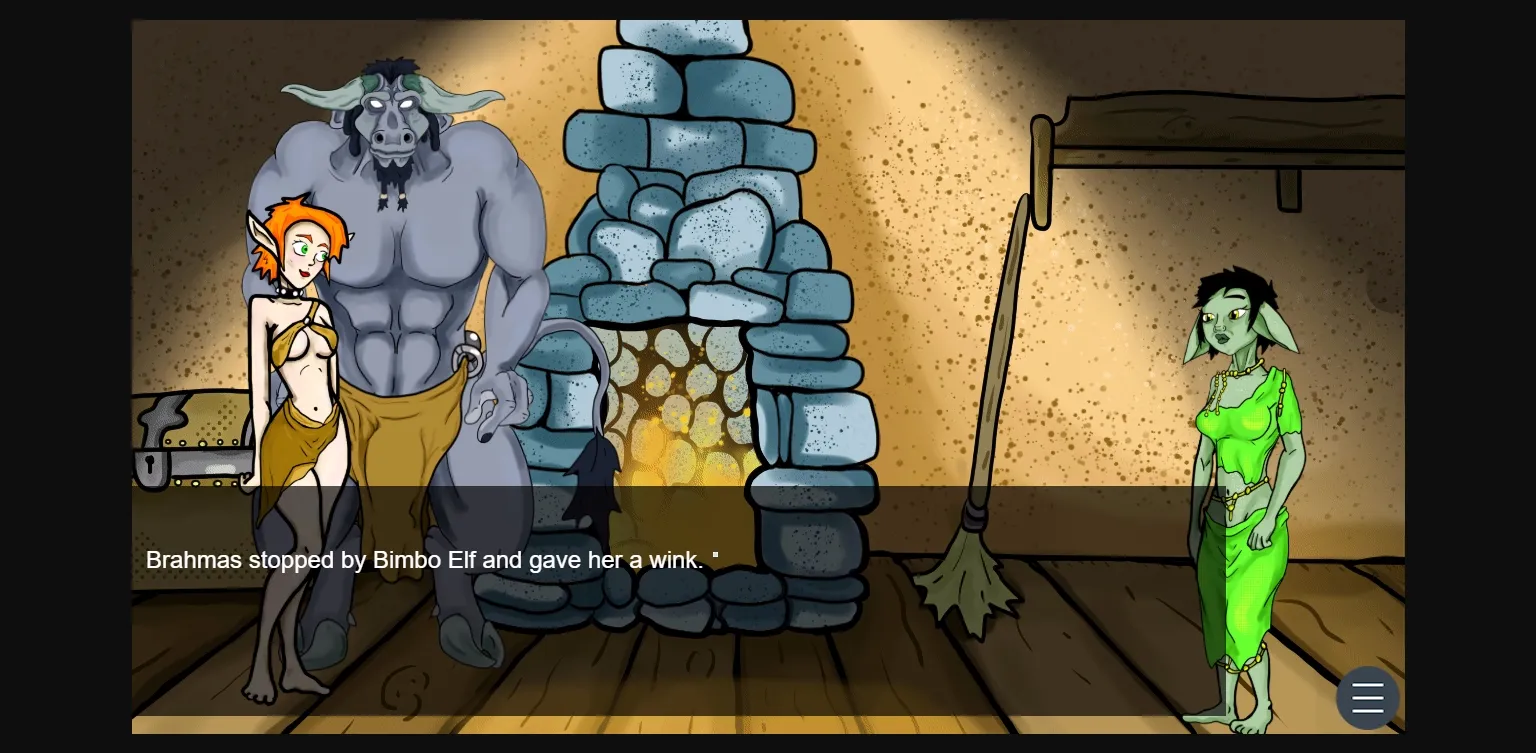The width and height of the screenshot is (1536, 753).
Task: Expand options via the menu circle icon
Action: click(x=1367, y=697)
